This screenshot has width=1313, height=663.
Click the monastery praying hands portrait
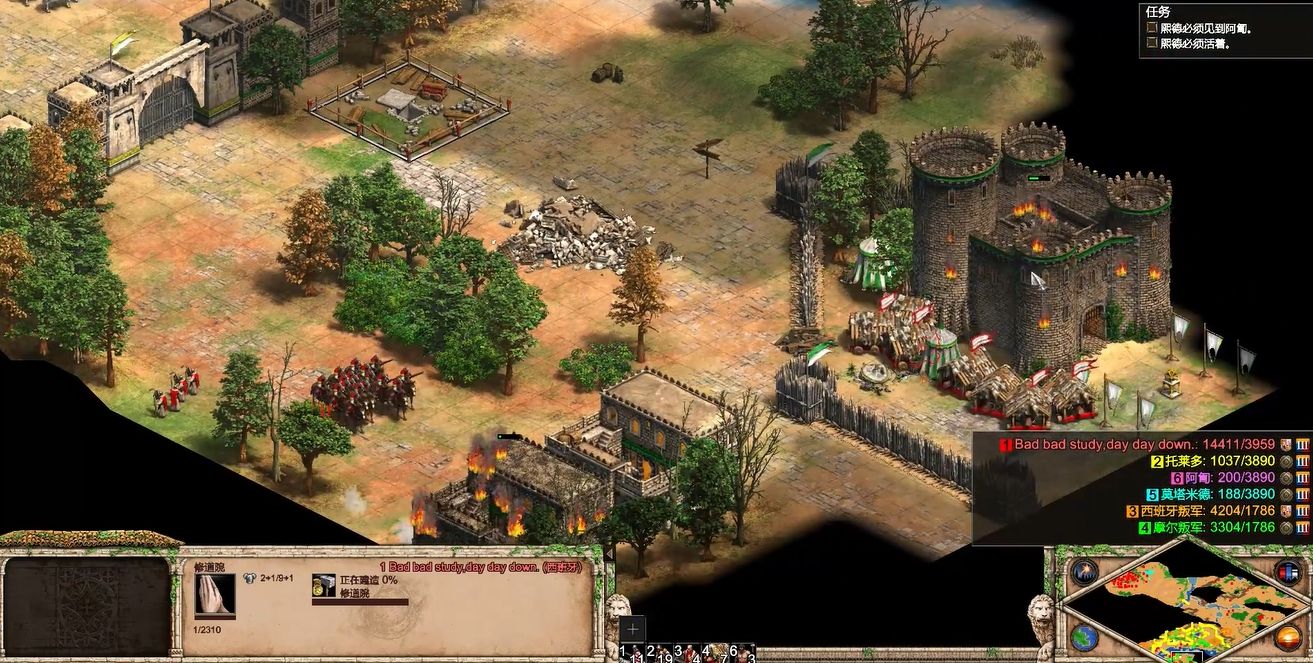pos(215,594)
